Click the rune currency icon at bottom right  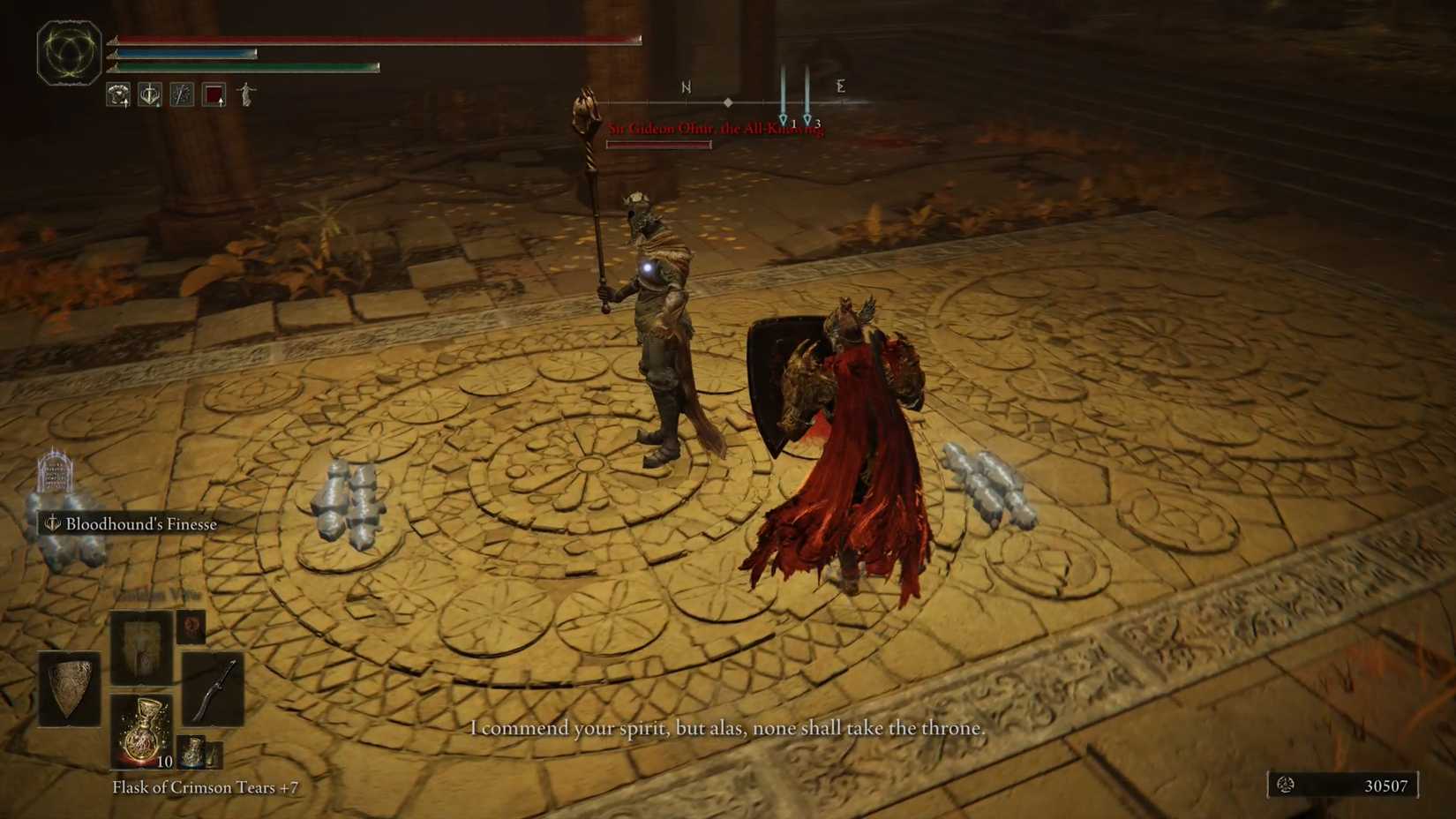point(1287,785)
